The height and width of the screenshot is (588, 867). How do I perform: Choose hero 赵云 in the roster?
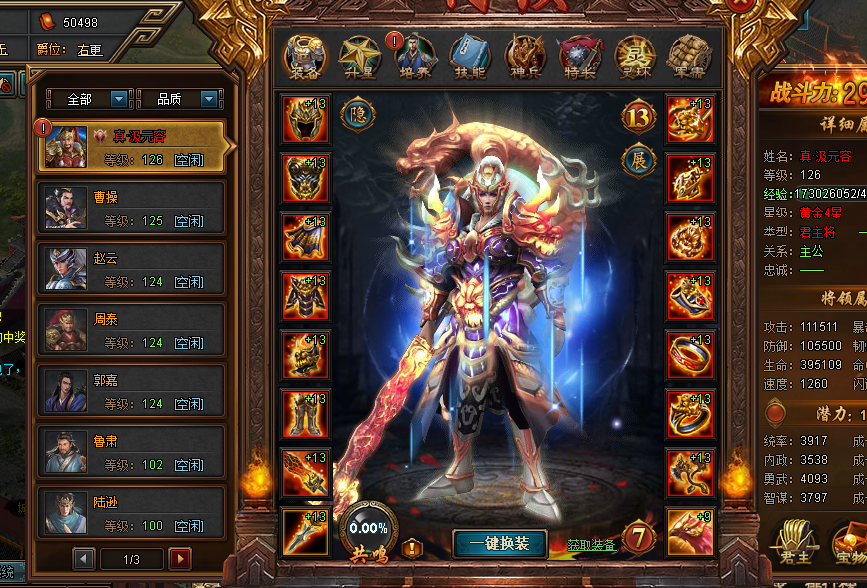coord(131,268)
